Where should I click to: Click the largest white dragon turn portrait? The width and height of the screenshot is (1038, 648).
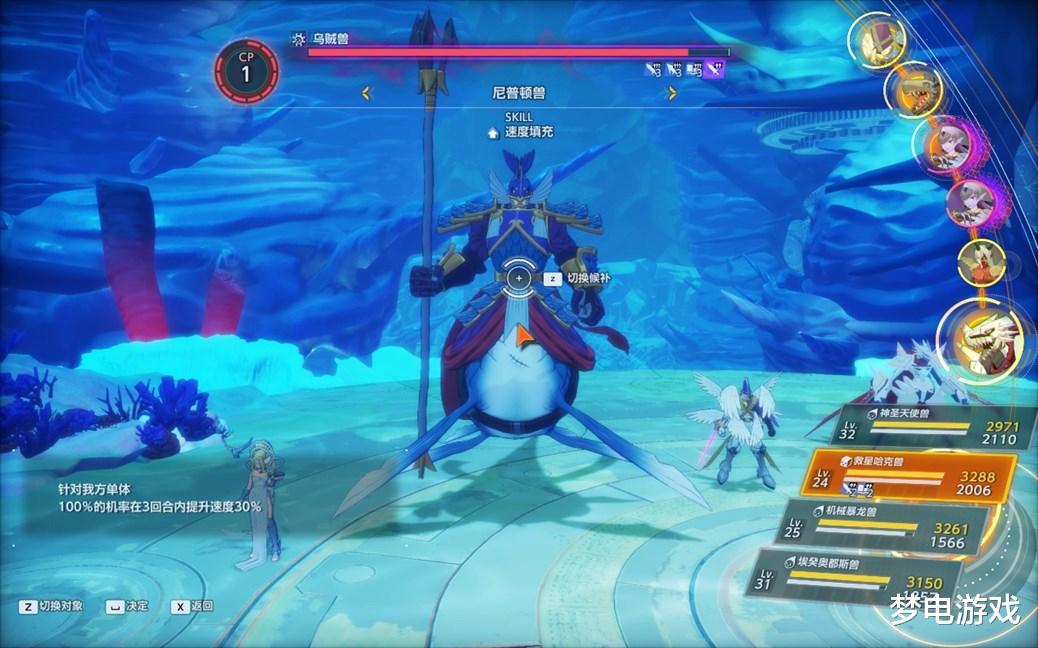point(979,337)
